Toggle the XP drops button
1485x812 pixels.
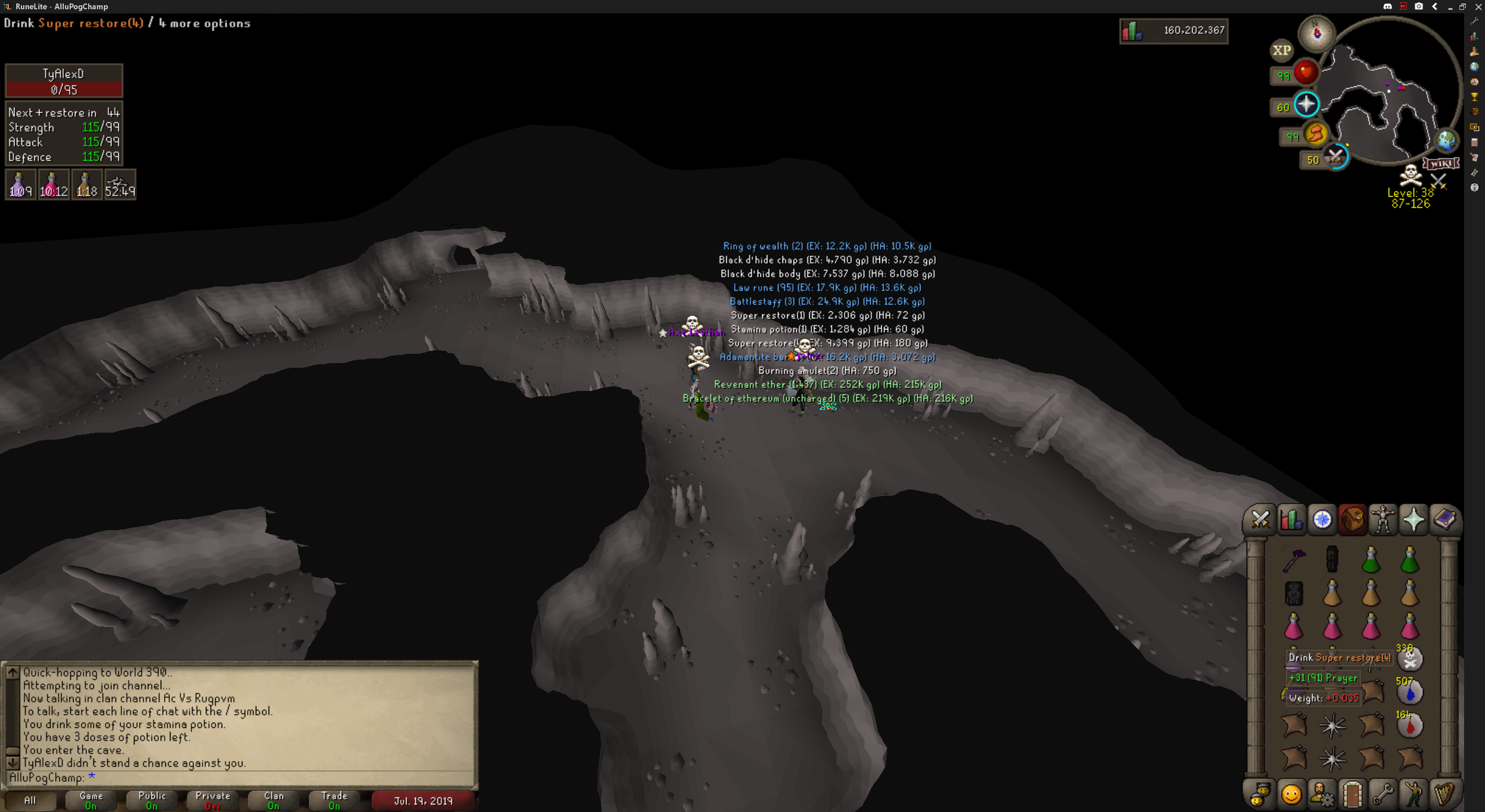click(1281, 50)
